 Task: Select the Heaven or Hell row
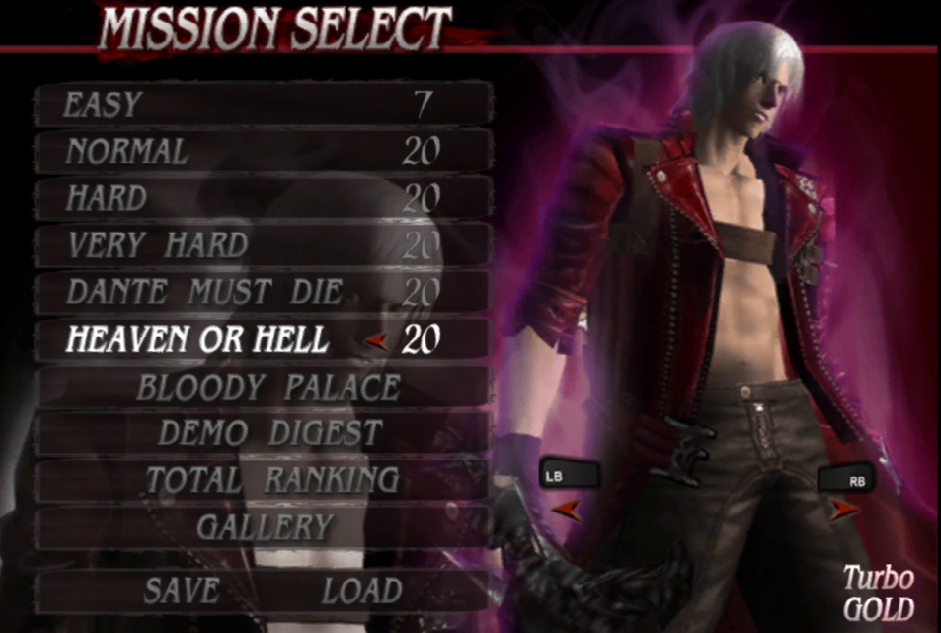click(x=263, y=340)
